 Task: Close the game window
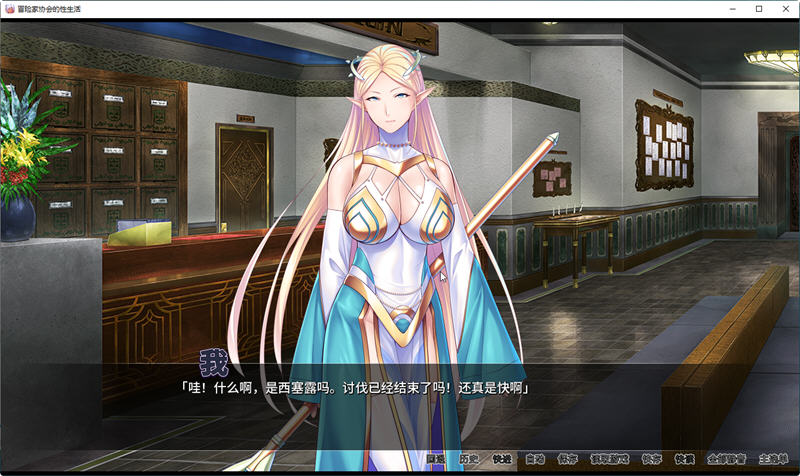click(785, 9)
